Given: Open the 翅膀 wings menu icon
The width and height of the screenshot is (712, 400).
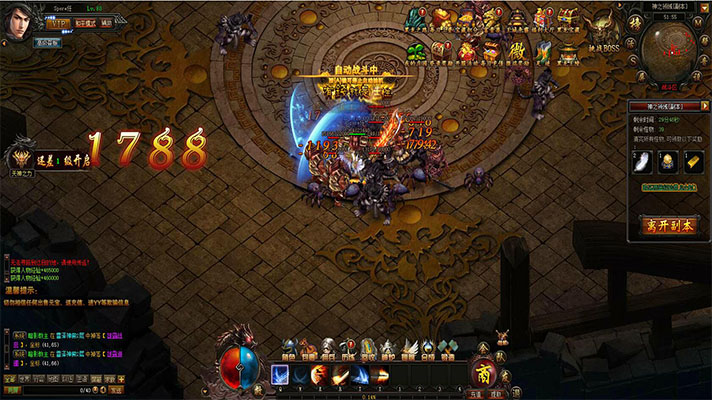Looking at the screenshot, I should click(408, 348).
